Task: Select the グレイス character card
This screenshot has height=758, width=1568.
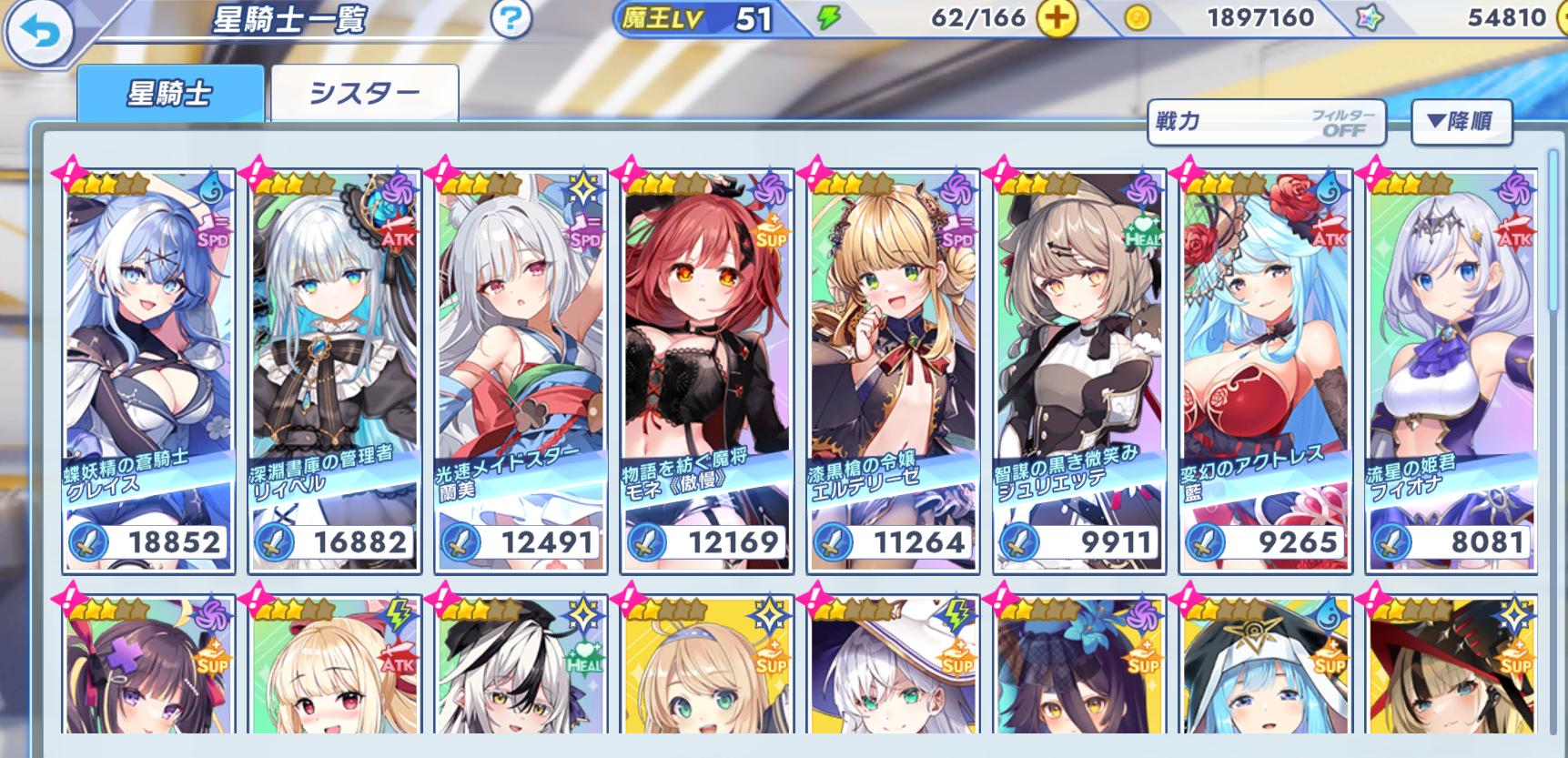Action: 149,371
